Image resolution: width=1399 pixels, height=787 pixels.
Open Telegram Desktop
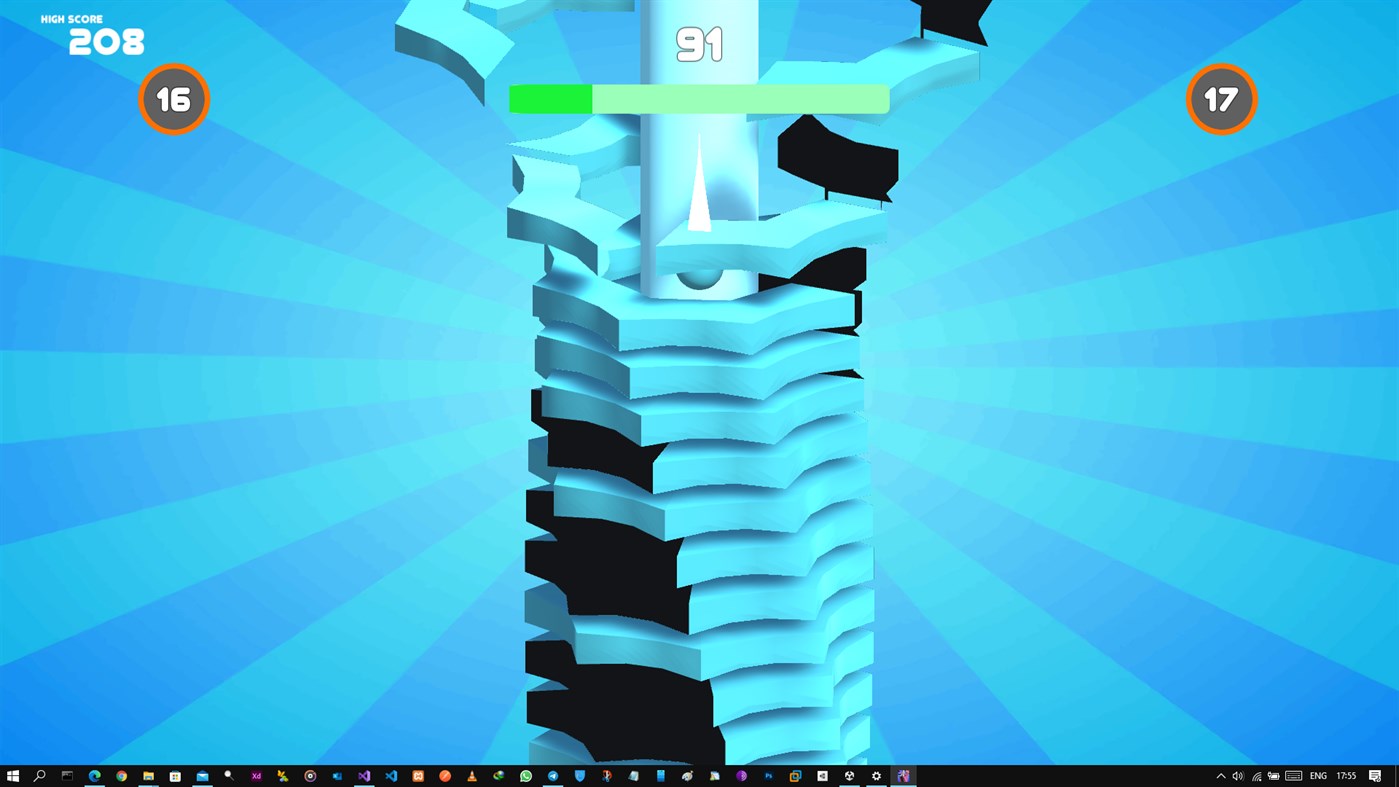tap(552, 775)
